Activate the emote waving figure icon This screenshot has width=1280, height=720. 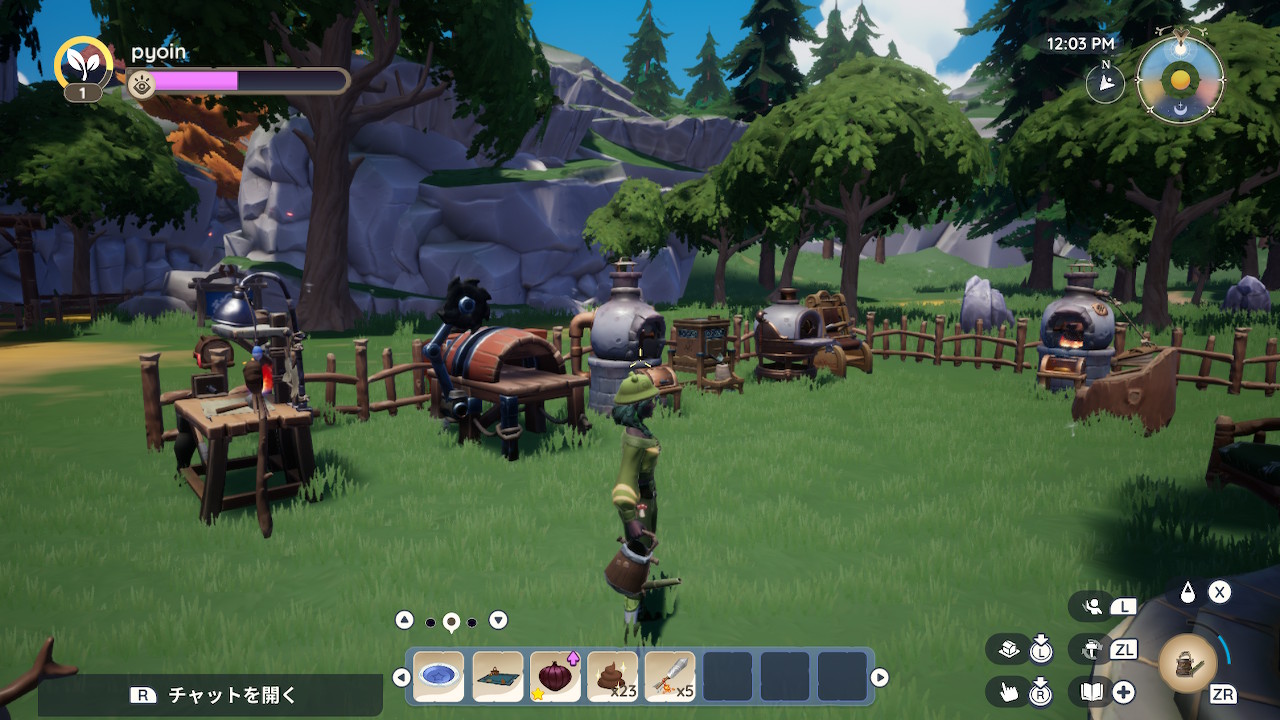1092,606
